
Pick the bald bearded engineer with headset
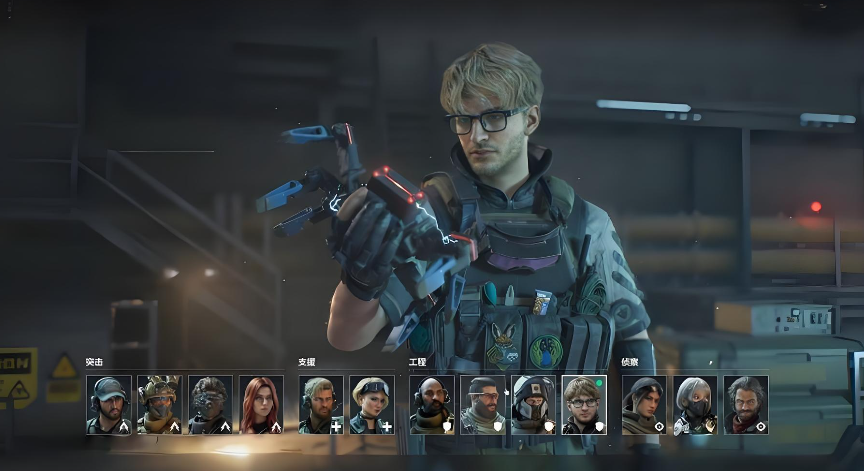tap(432, 404)
